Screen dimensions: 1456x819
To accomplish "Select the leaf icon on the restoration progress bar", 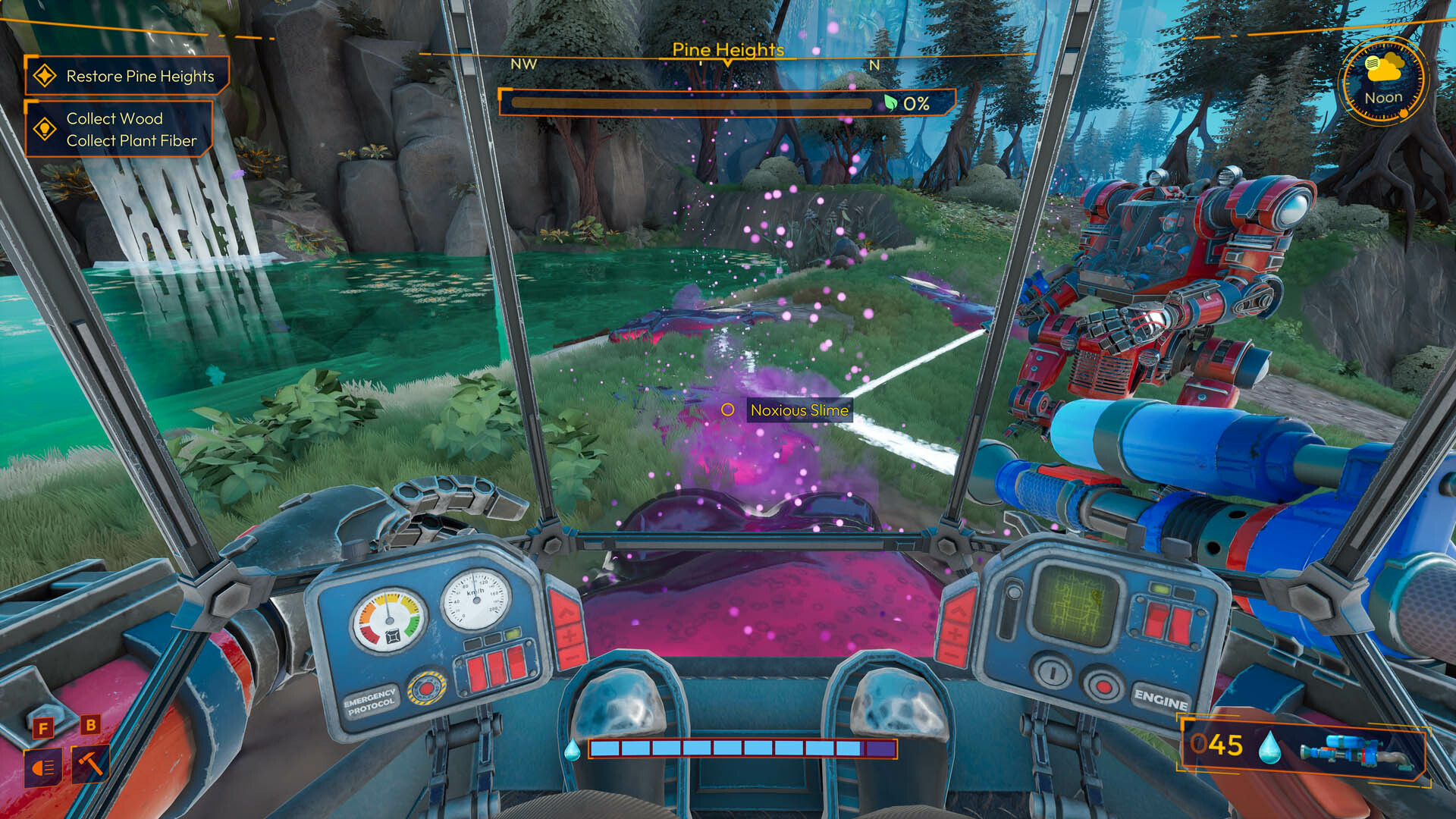I will (x=892, y=104).
